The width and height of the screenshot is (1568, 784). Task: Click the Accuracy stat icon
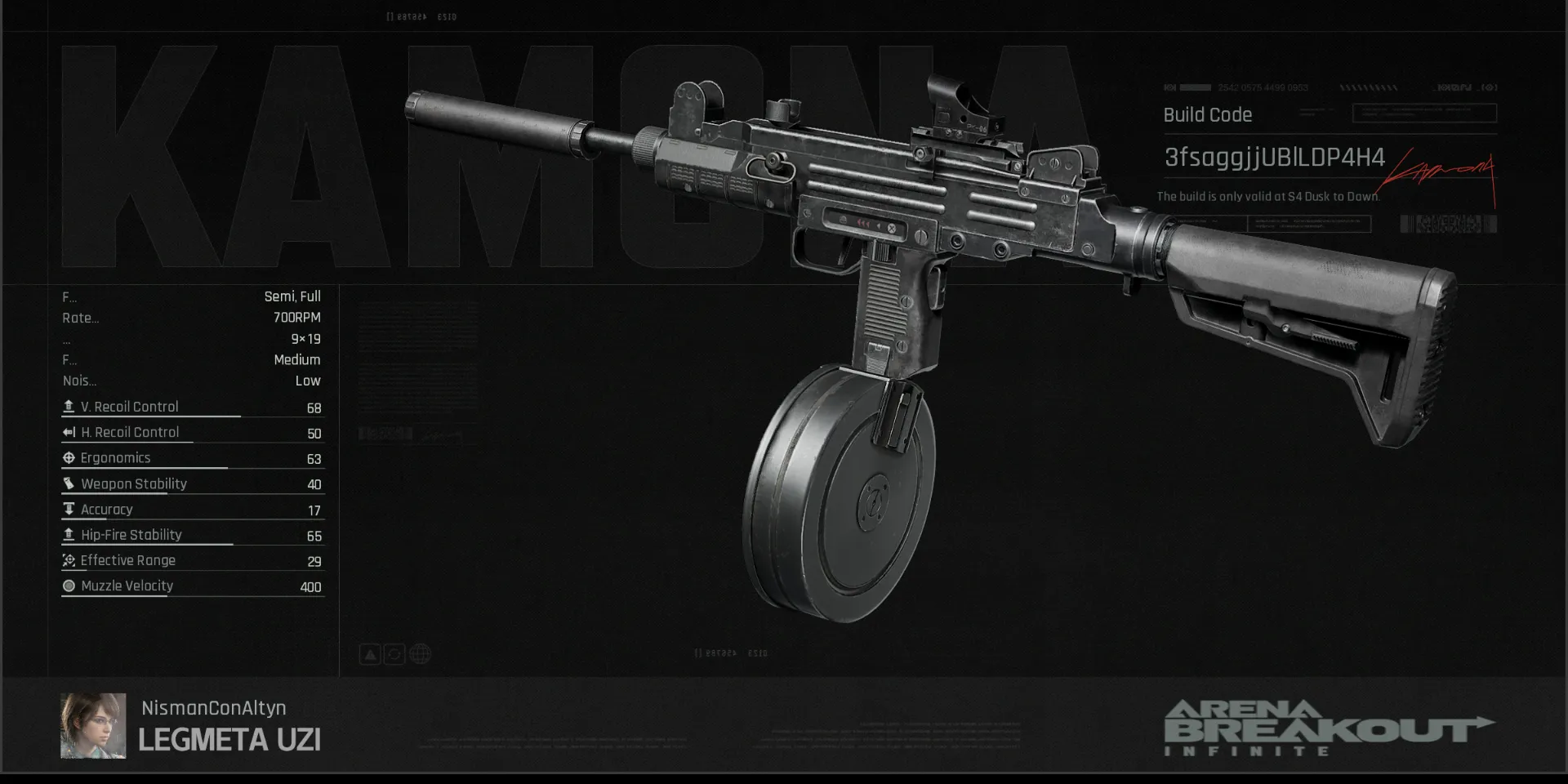(x=69, y=509)
